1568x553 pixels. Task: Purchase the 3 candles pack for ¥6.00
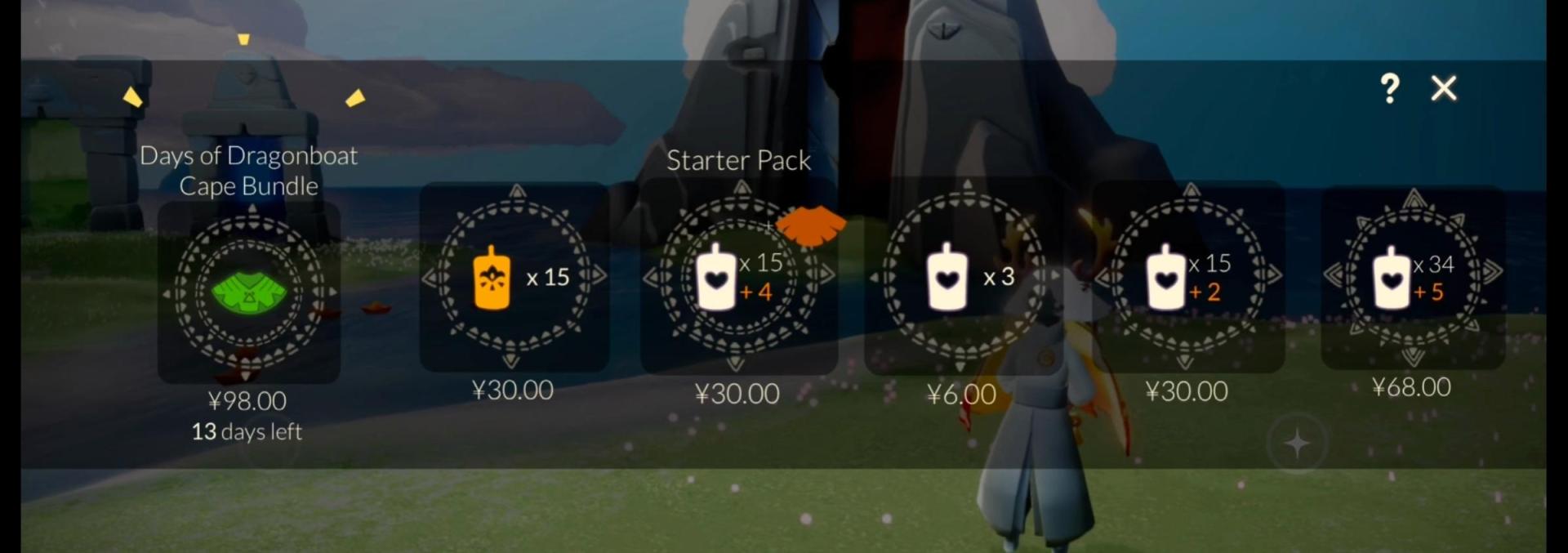pos(964,277)
